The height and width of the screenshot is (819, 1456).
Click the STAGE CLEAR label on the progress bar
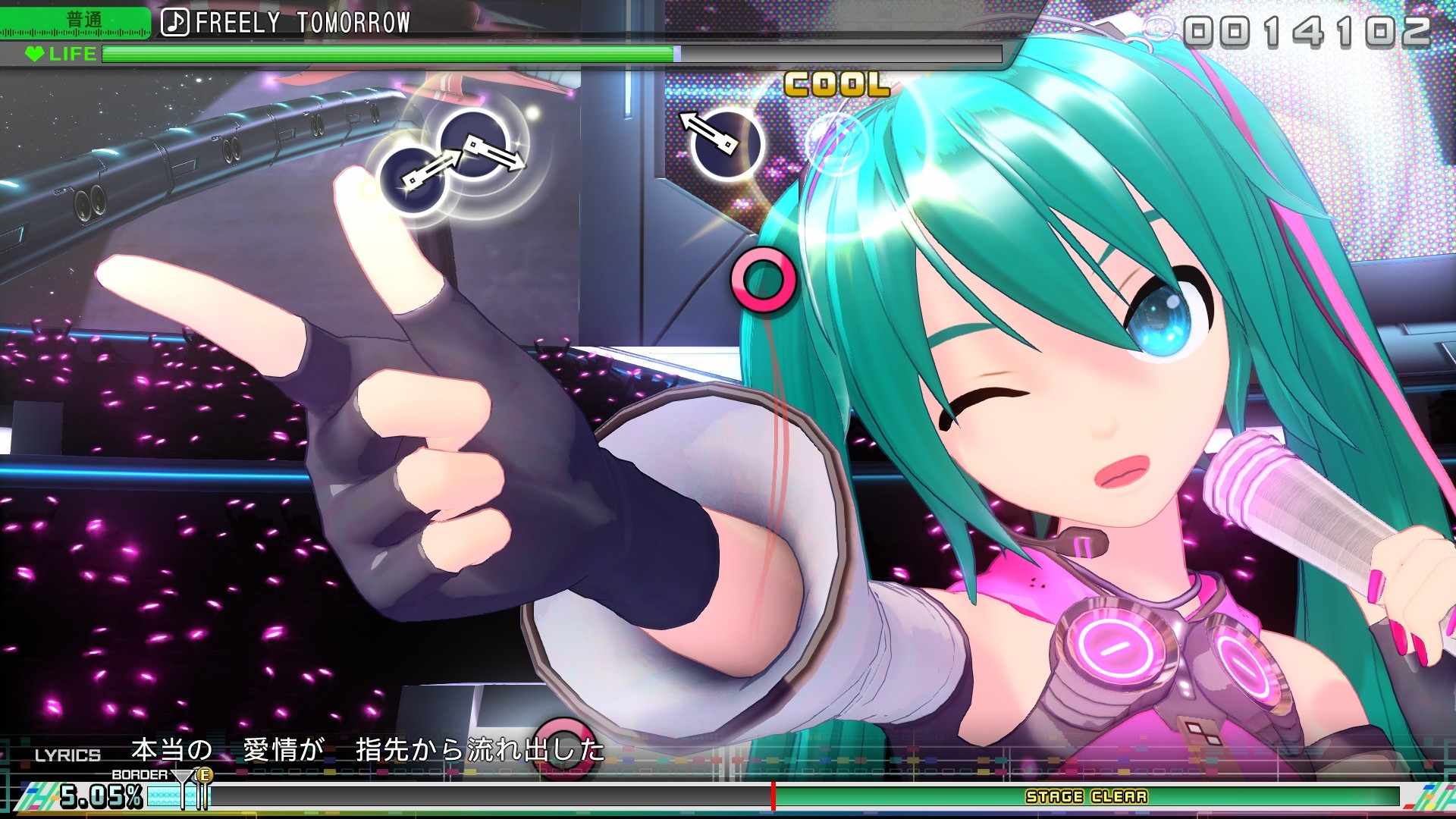tap(1088, 797)
